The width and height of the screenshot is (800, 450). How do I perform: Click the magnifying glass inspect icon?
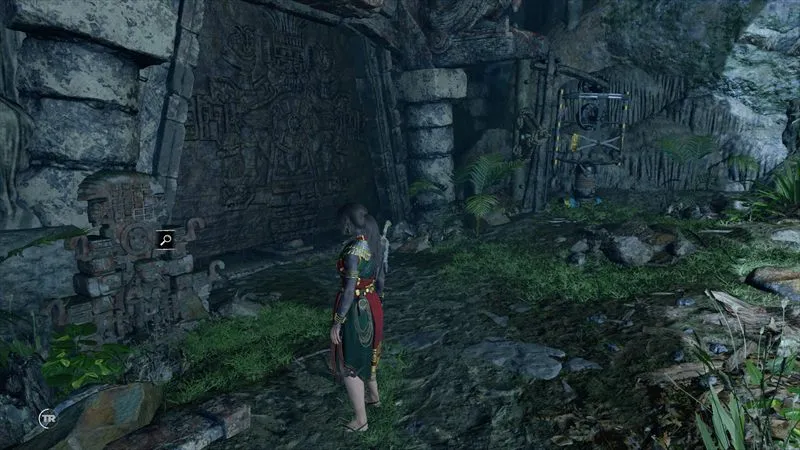click(x=163, y=239)
